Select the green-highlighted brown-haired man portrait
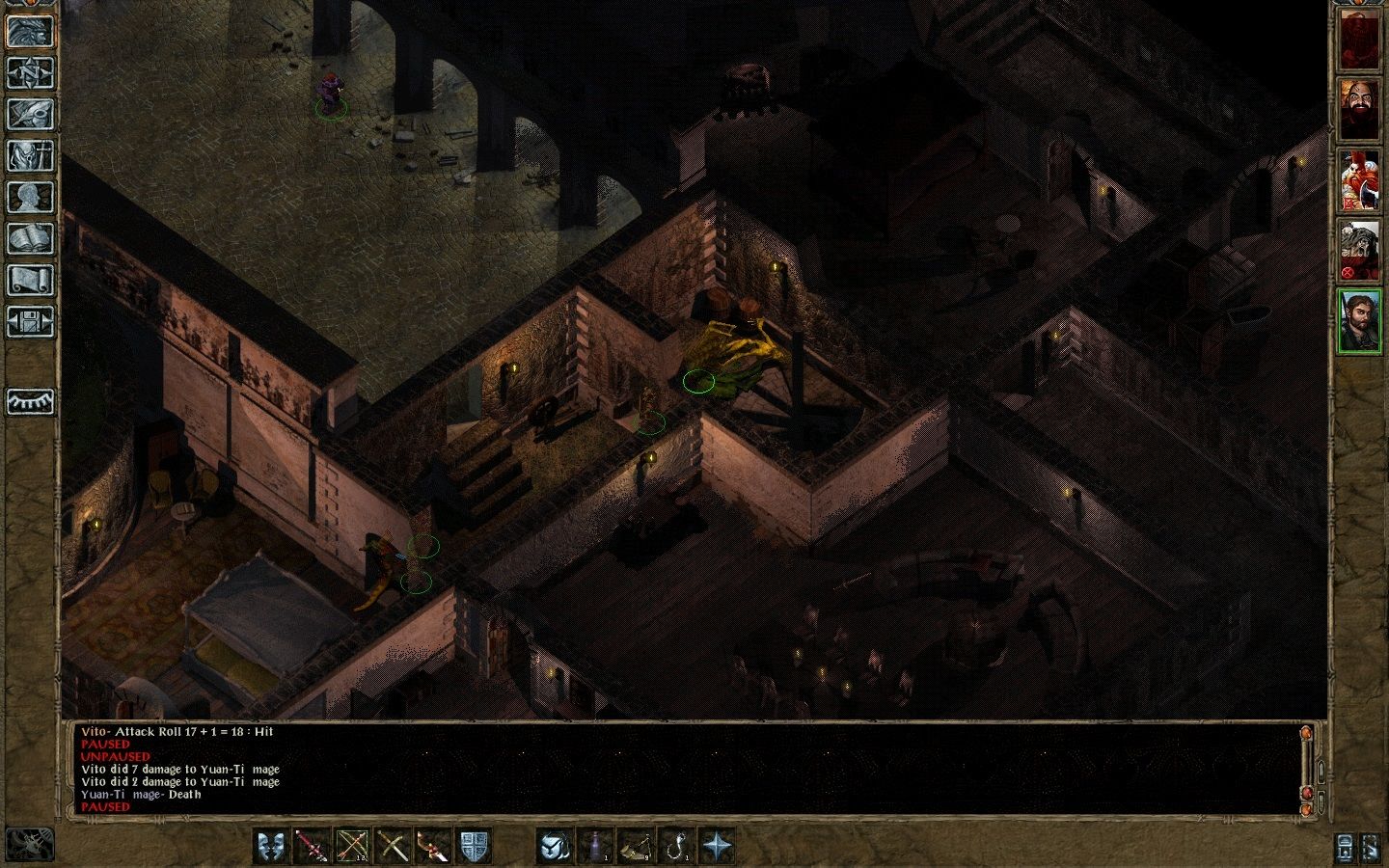1389x868 pixels. click(x=1359, y=321)
